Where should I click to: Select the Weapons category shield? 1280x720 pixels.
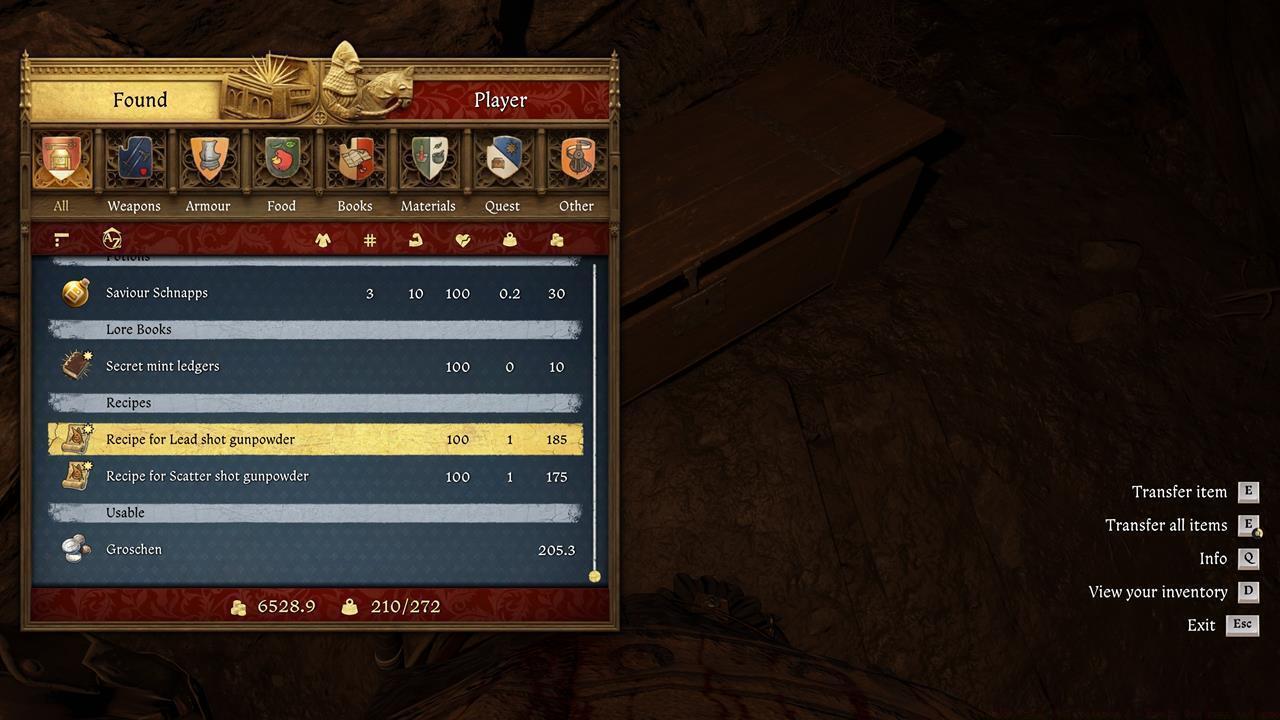pyautogui.click(x=134, y=160)
